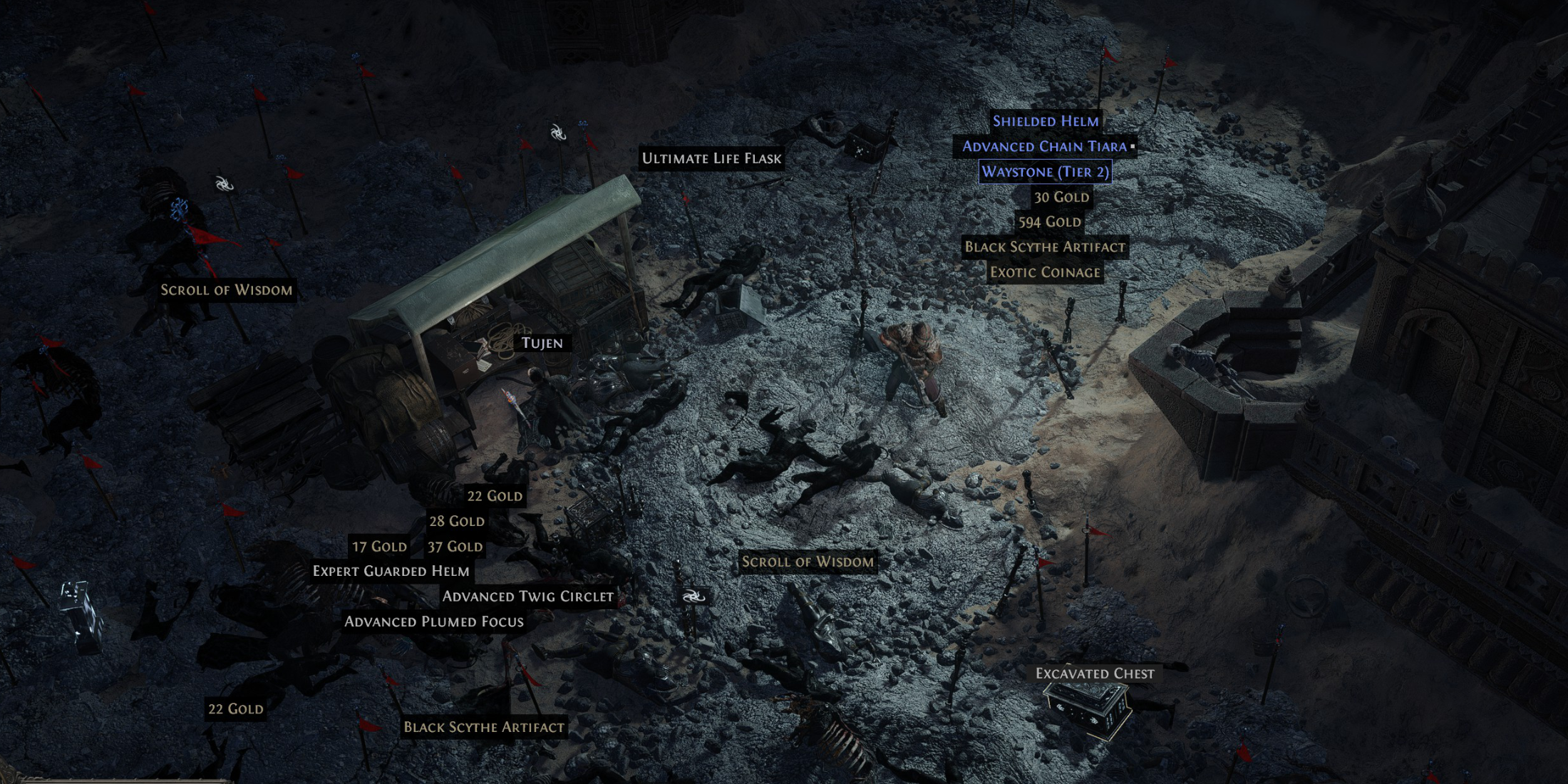Collect the 37 Gold label
This screenshot has width=1568, height=784.
[455, 547]
